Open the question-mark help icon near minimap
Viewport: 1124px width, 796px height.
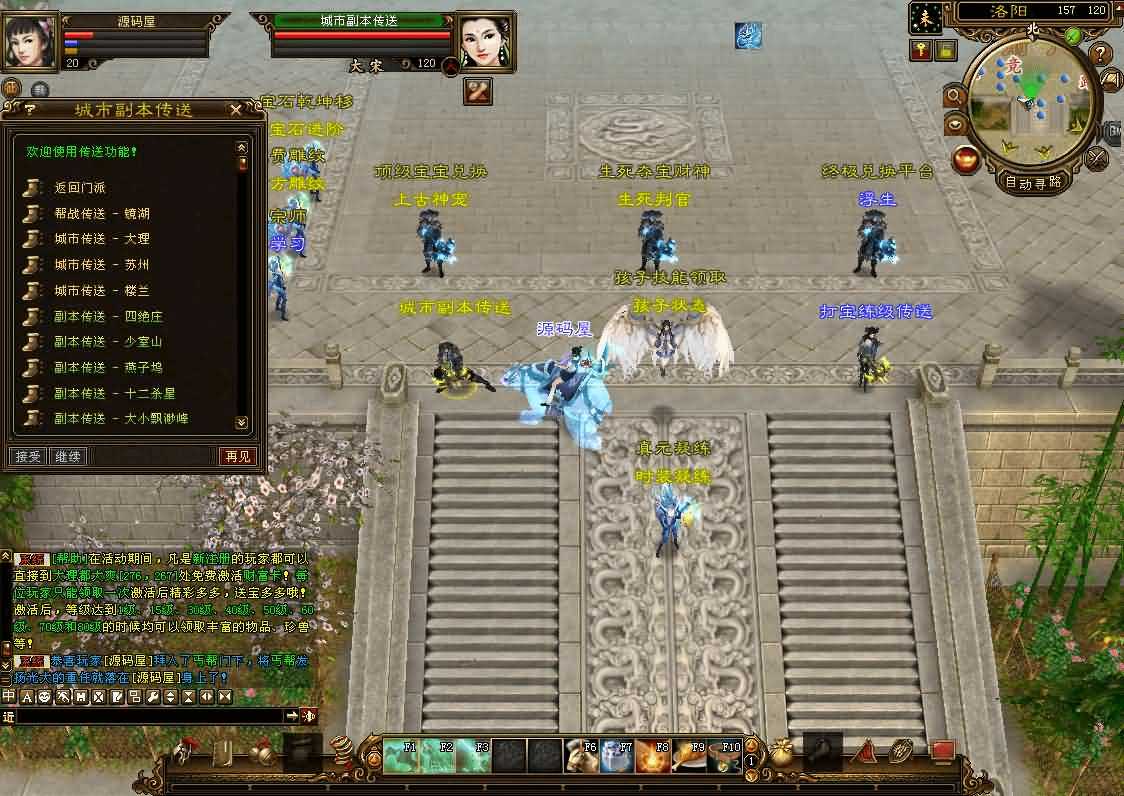click(1100, 54)
